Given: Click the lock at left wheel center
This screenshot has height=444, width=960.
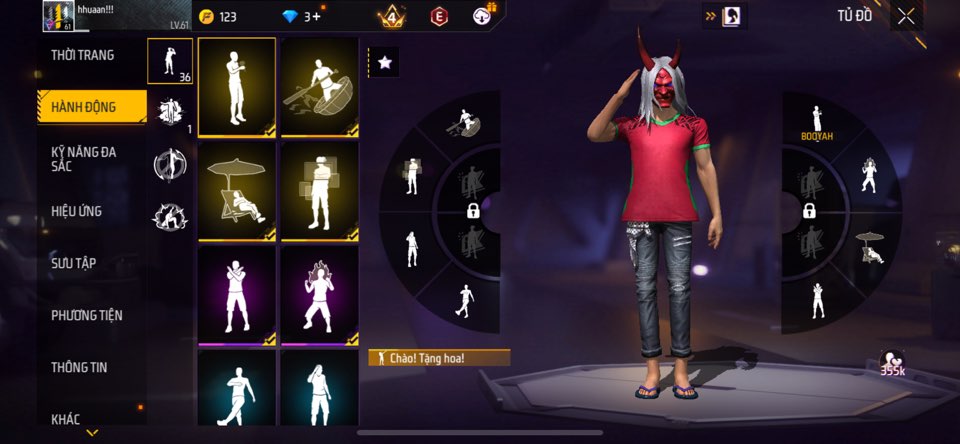Looking at the screenshot, I should pyautogui.click(x=473, y=210).
